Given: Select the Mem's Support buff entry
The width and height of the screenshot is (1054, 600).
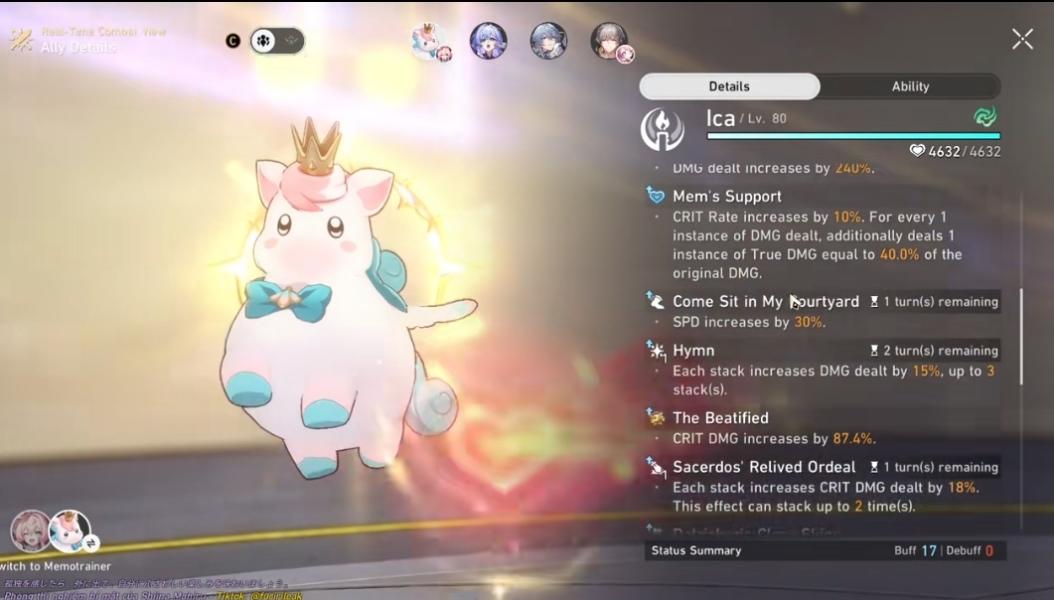Looking at the screenshot, I should [x=727, y=196].
